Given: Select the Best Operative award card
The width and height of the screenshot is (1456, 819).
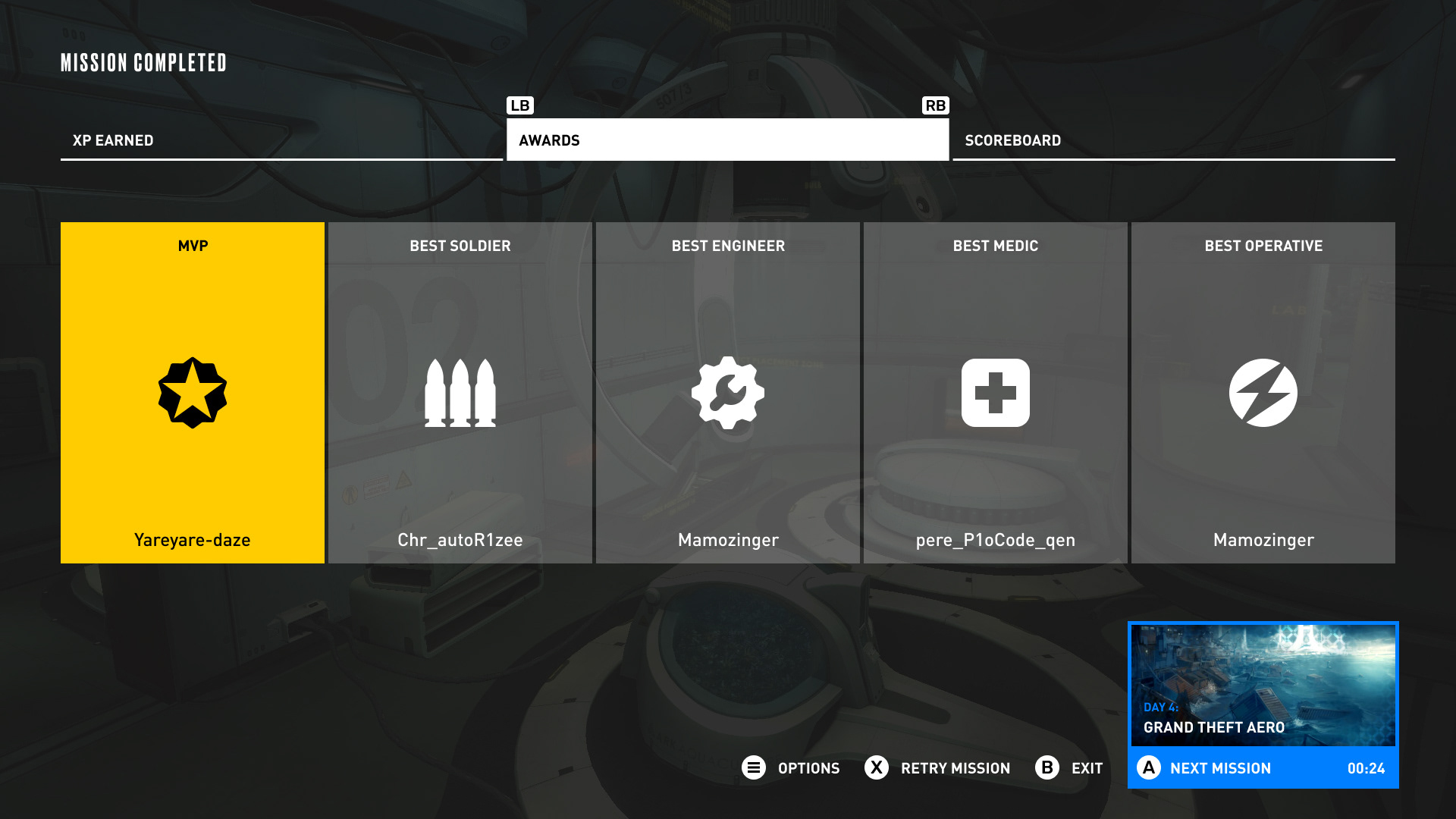Looking at the screenshot, I should coord(1263,392).
